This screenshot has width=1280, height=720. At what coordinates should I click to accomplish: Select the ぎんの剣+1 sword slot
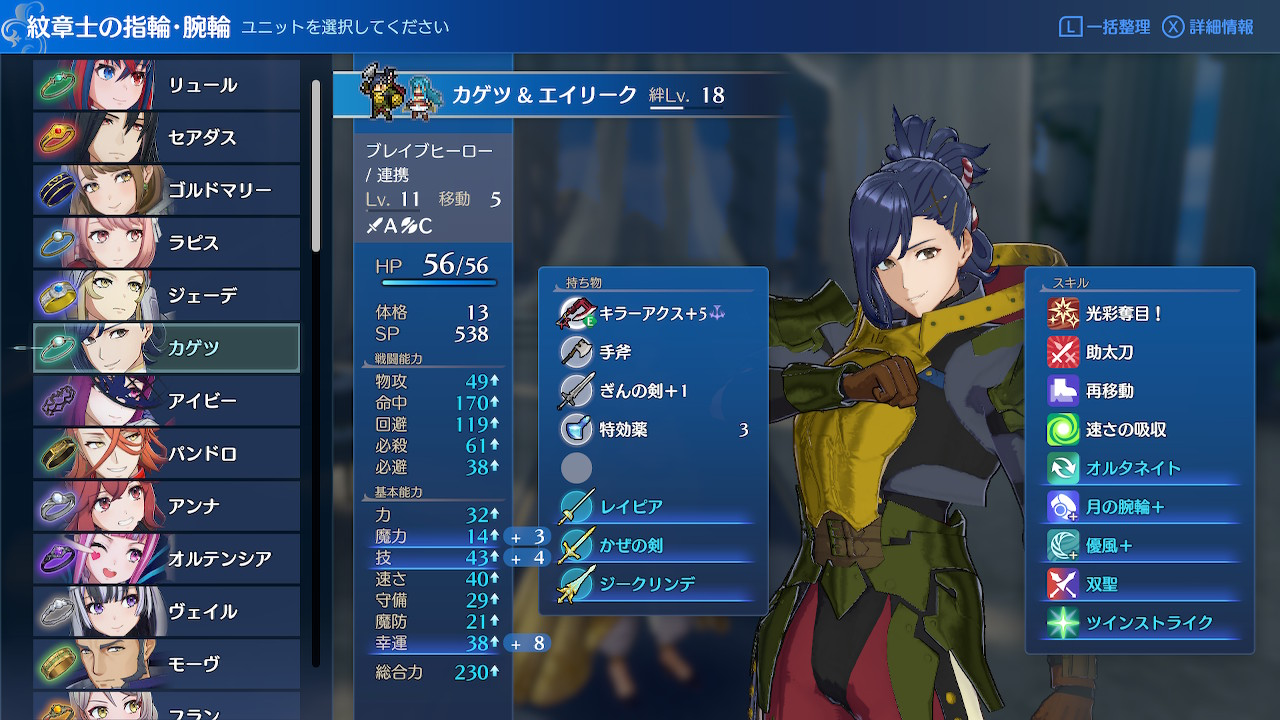click(653, 391)
